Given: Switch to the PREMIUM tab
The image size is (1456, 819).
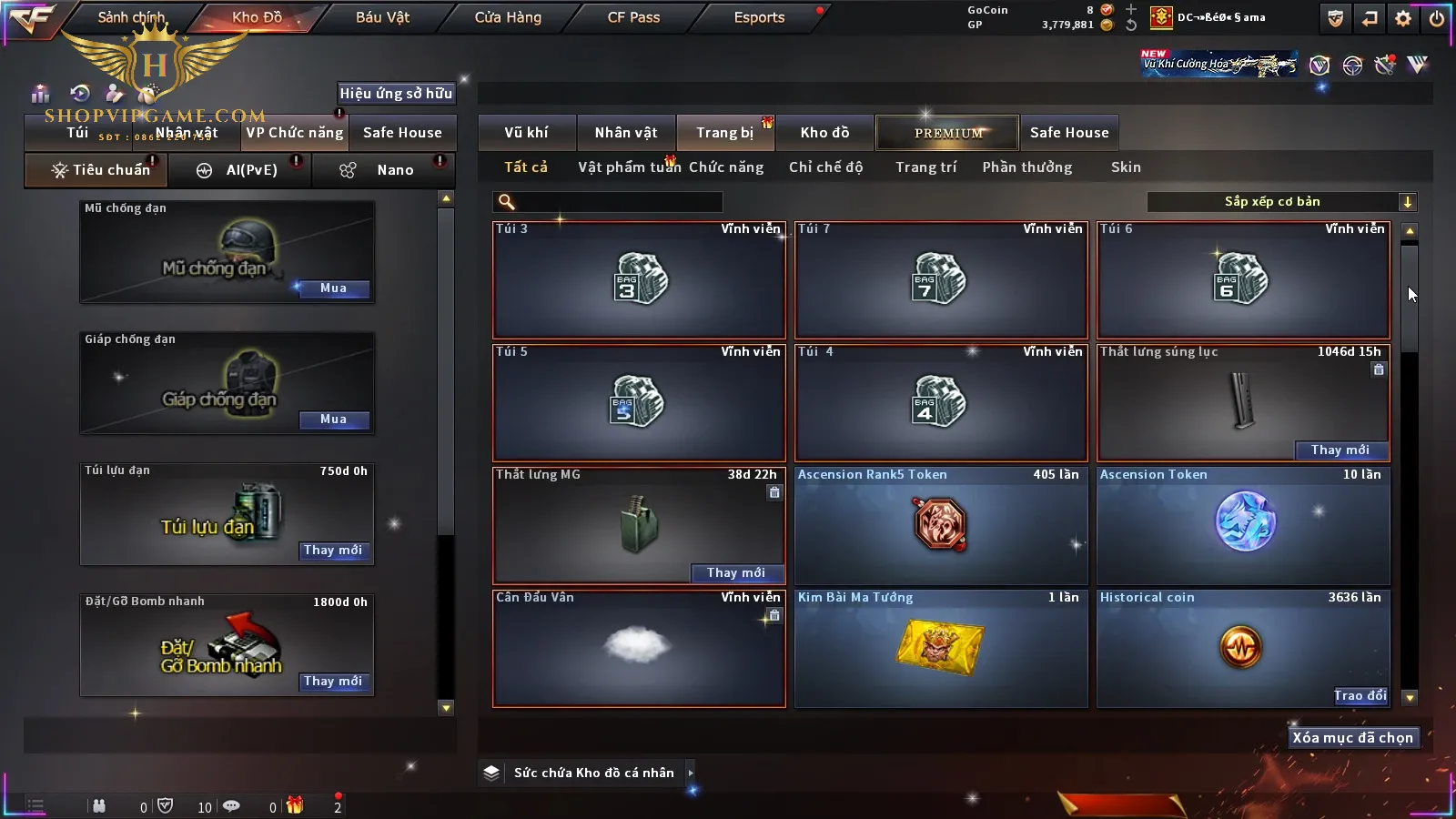Looking at the screenshot, I should (x=948, y=133).
